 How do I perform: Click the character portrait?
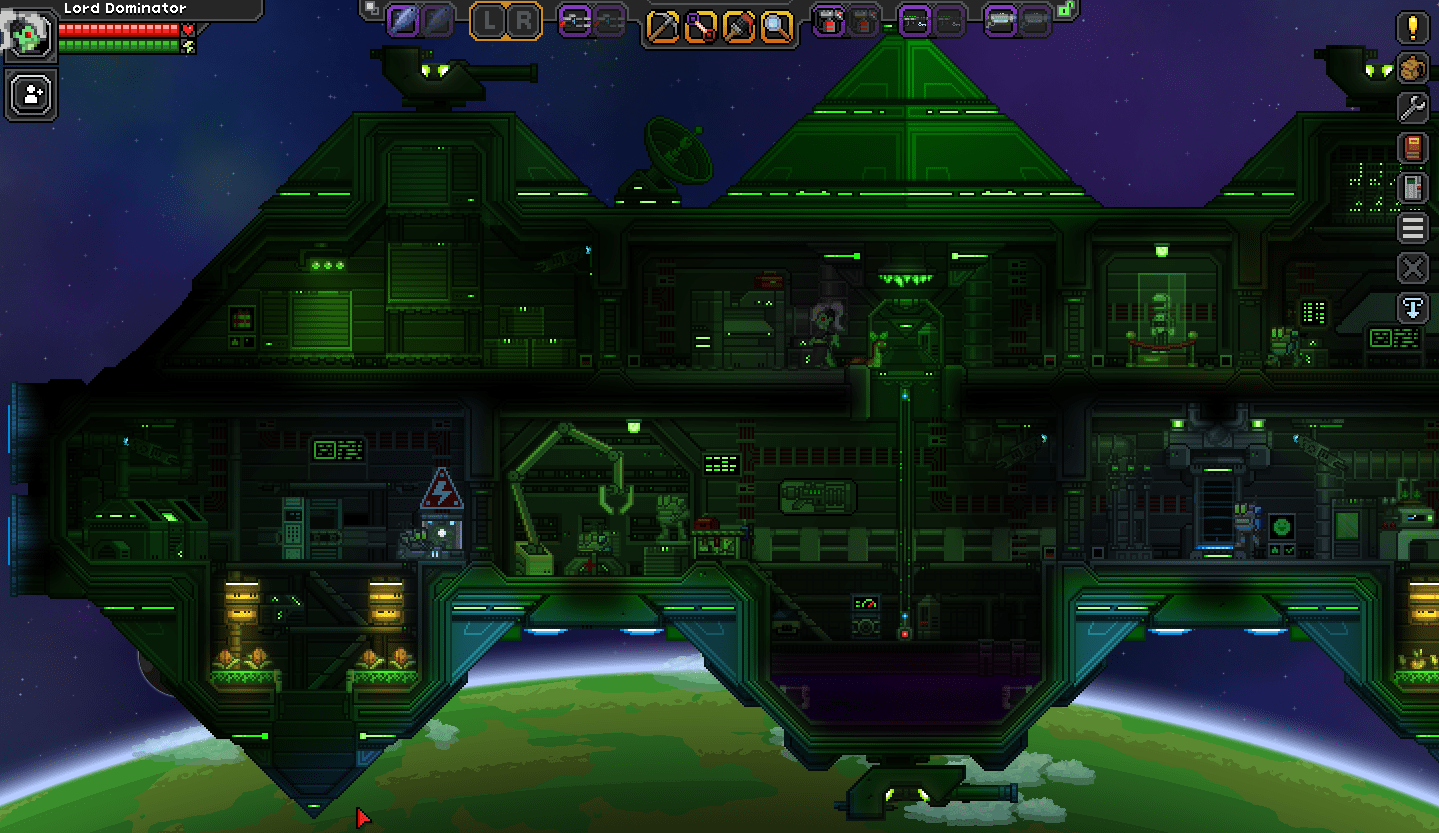click(28, 35)
